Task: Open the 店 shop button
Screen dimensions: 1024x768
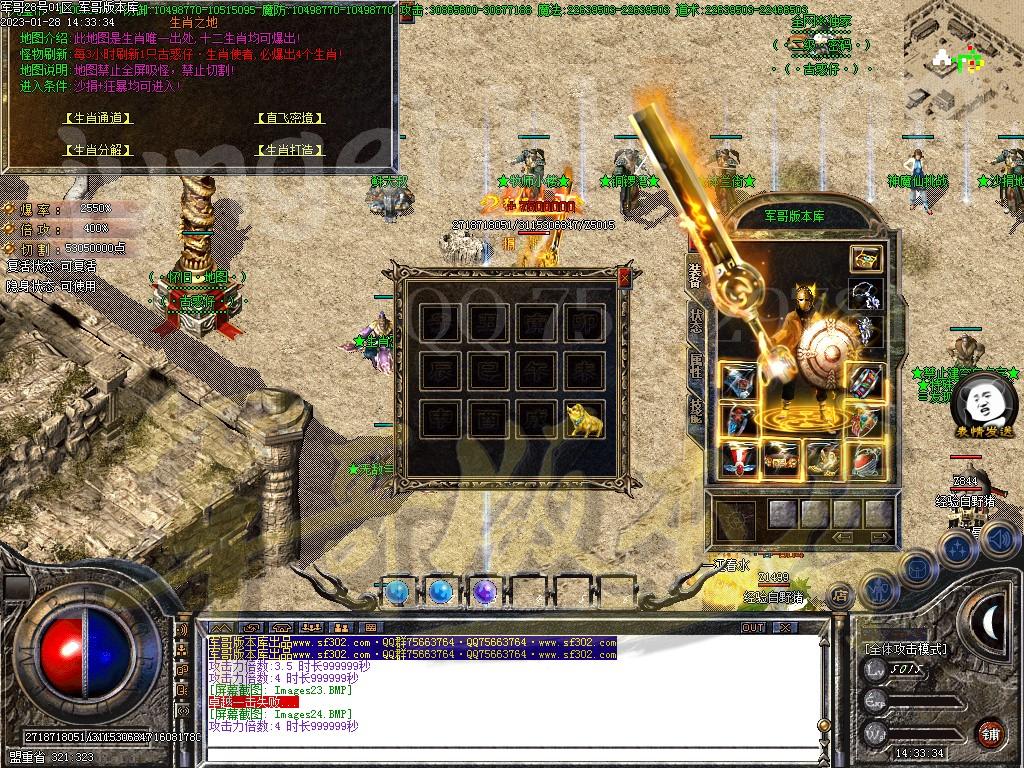Action: 839,592
